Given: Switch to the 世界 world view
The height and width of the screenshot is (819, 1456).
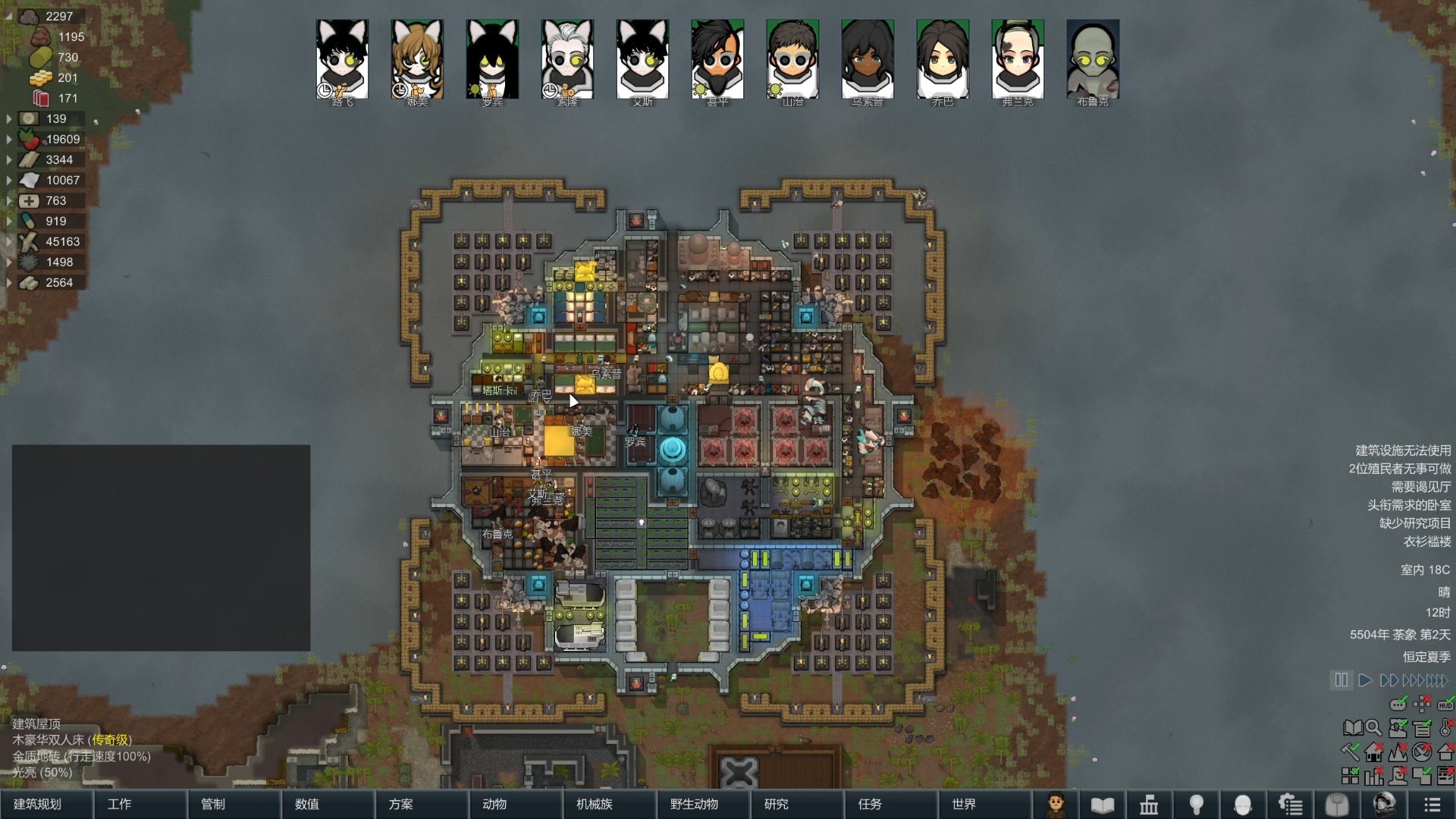Looking at the screenshot, I should 964,804.
